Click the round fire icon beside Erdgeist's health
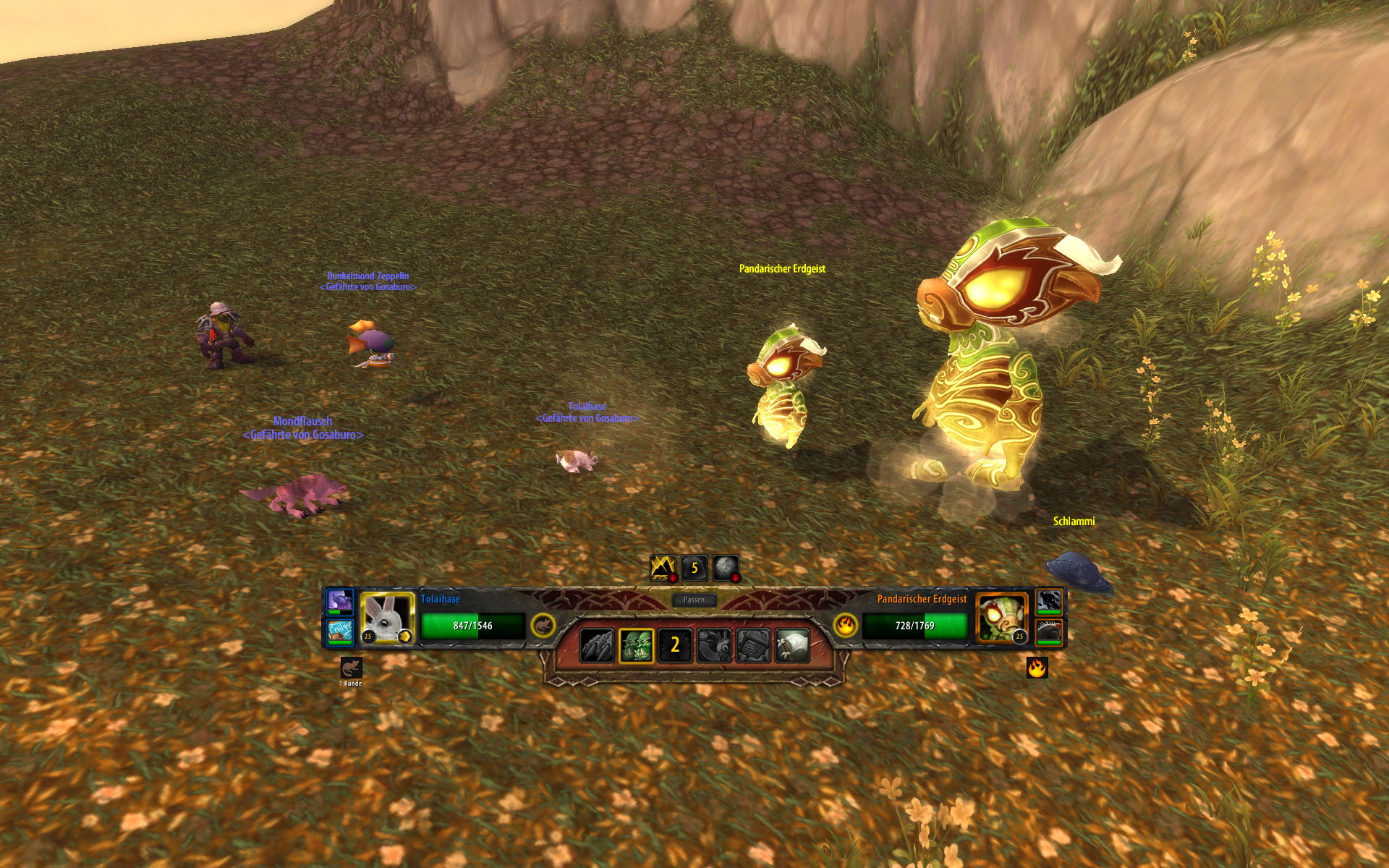This screenshot has height=868, width=1389. pyautogui.click(x=845, y=626)
